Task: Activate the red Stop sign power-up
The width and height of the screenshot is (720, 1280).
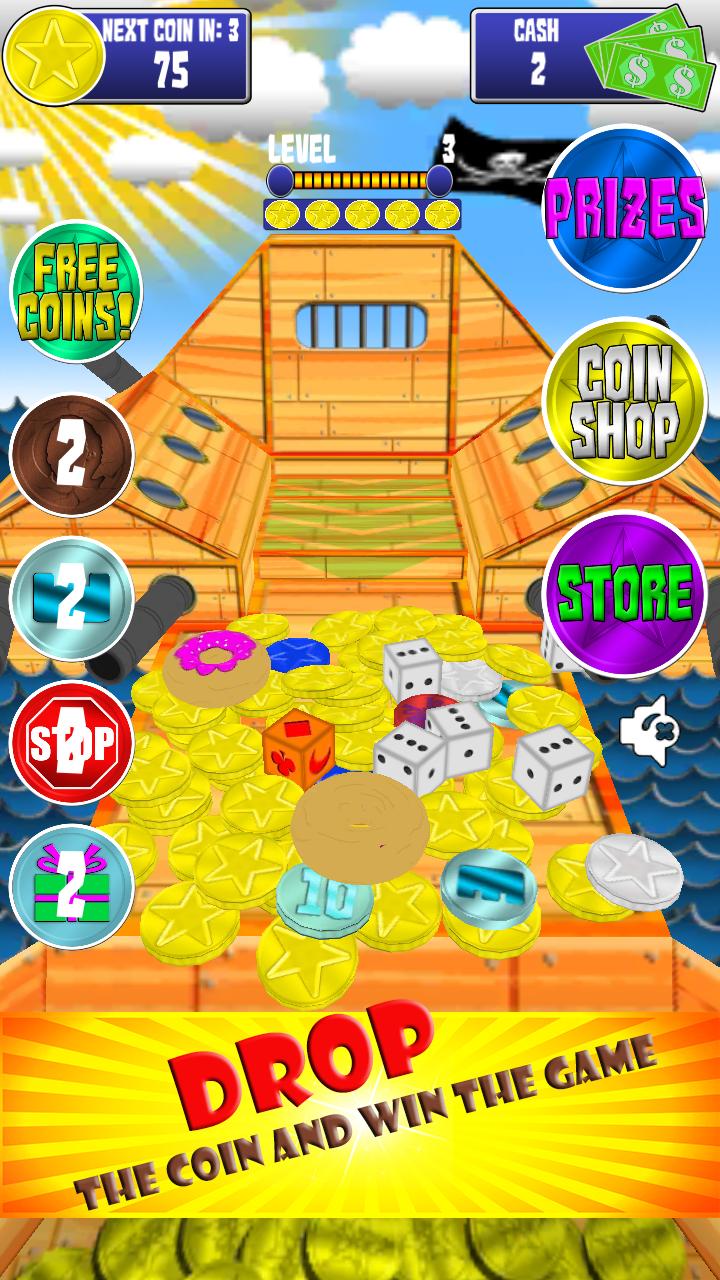Action: point(72,741)
